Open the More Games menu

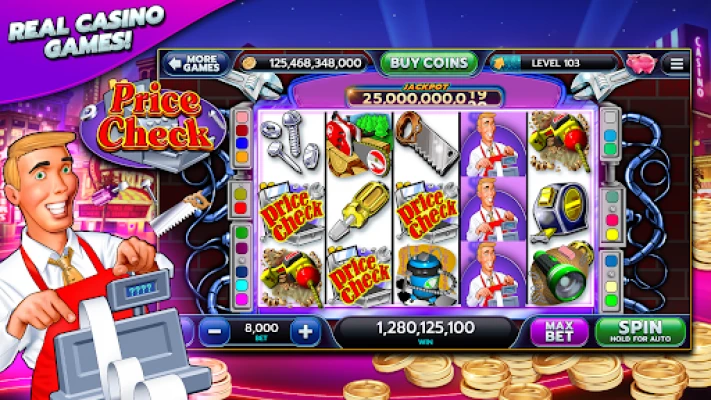click(x=194, y=63)
